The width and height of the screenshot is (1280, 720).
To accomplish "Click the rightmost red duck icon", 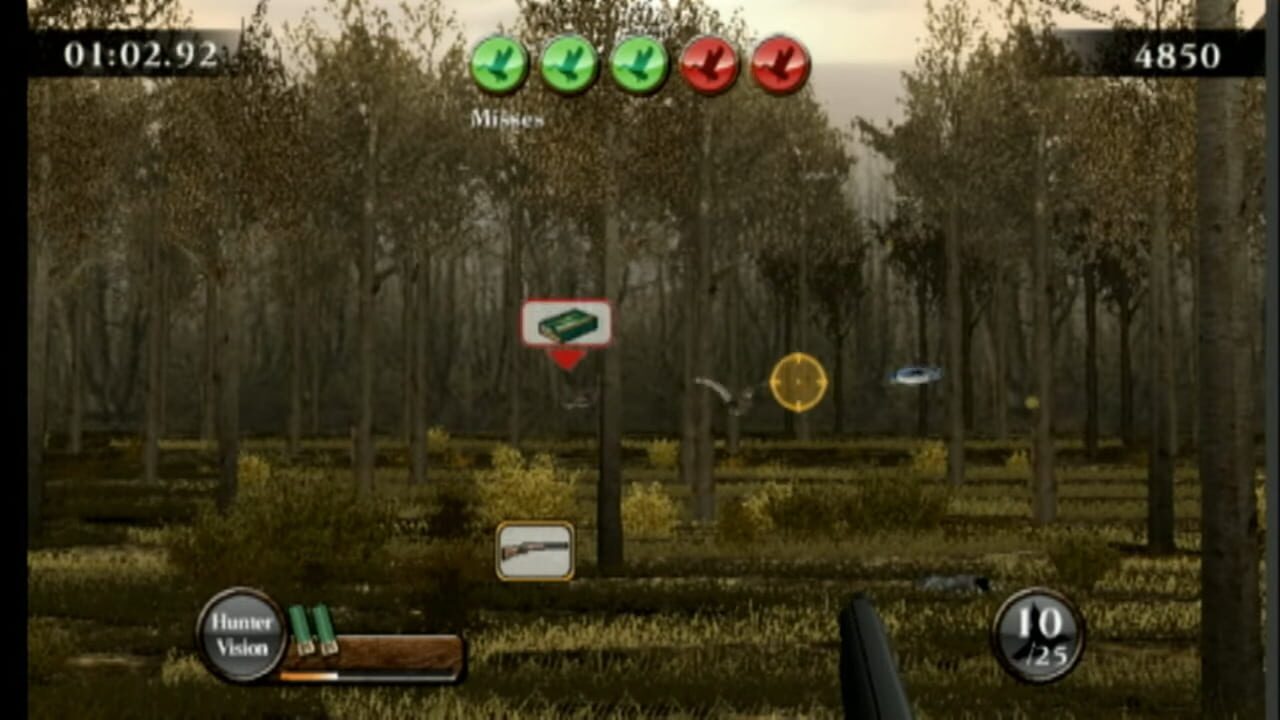I will [x=781, y=64].
